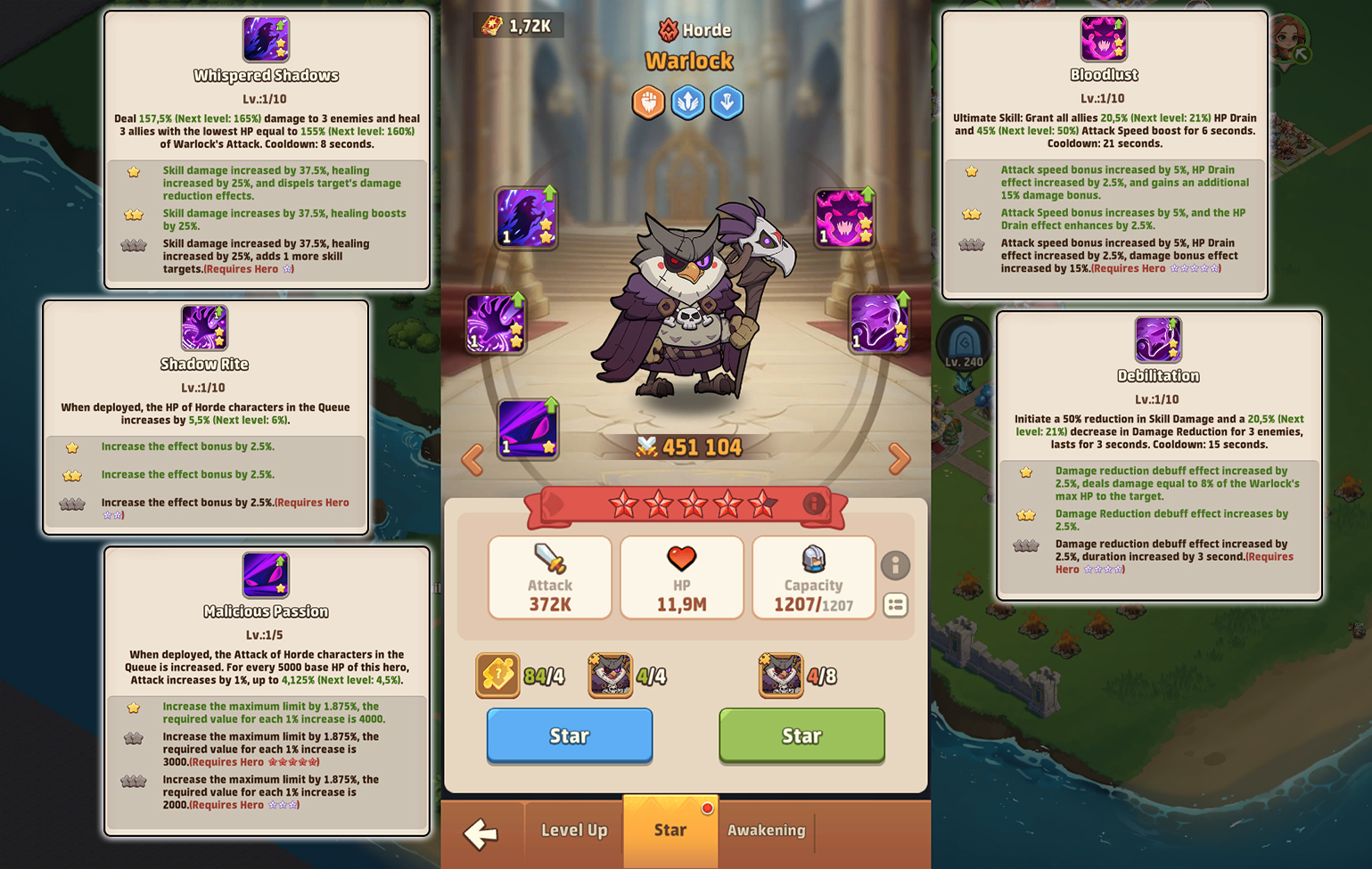Toggle the stat list view icon
The image size is (1372, 869).
click(896, 605)
